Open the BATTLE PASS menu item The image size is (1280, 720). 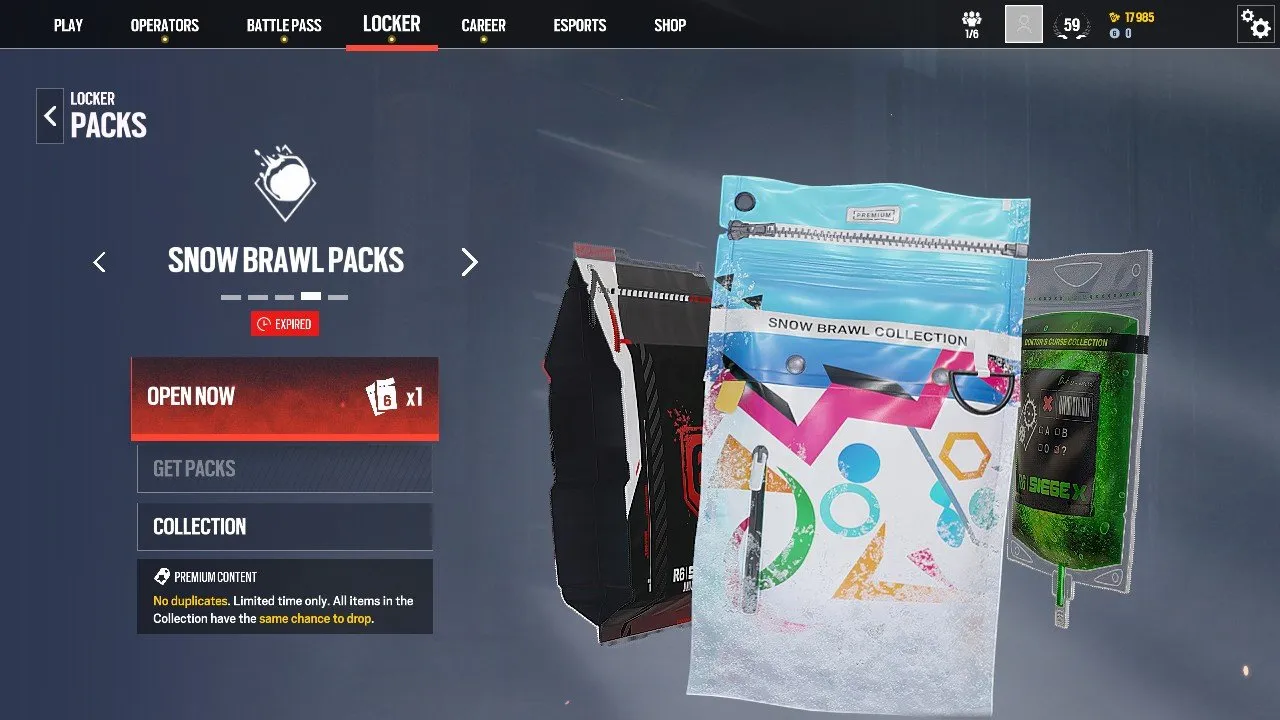[283, 25]
